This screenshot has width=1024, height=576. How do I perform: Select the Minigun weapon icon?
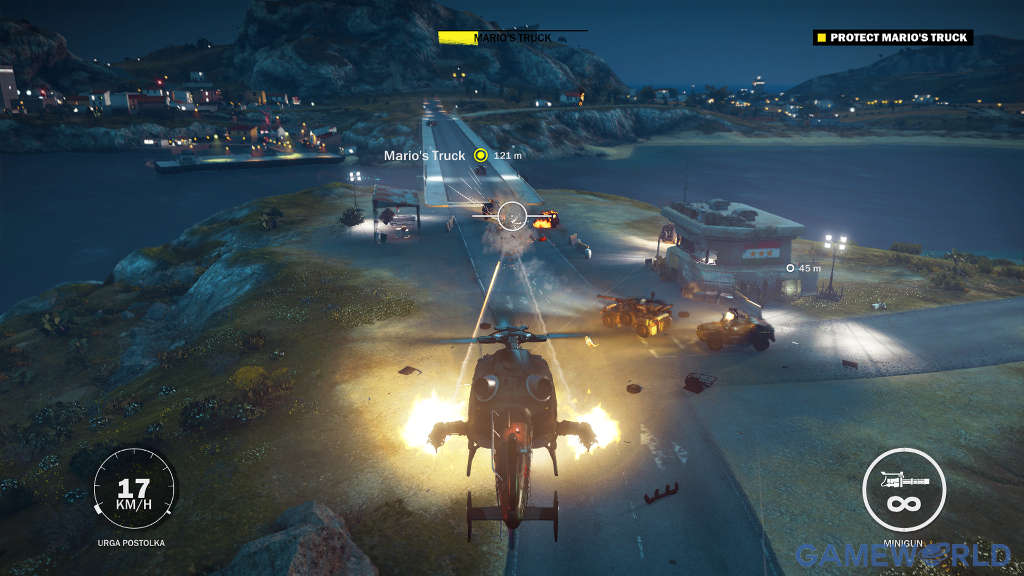904,490
